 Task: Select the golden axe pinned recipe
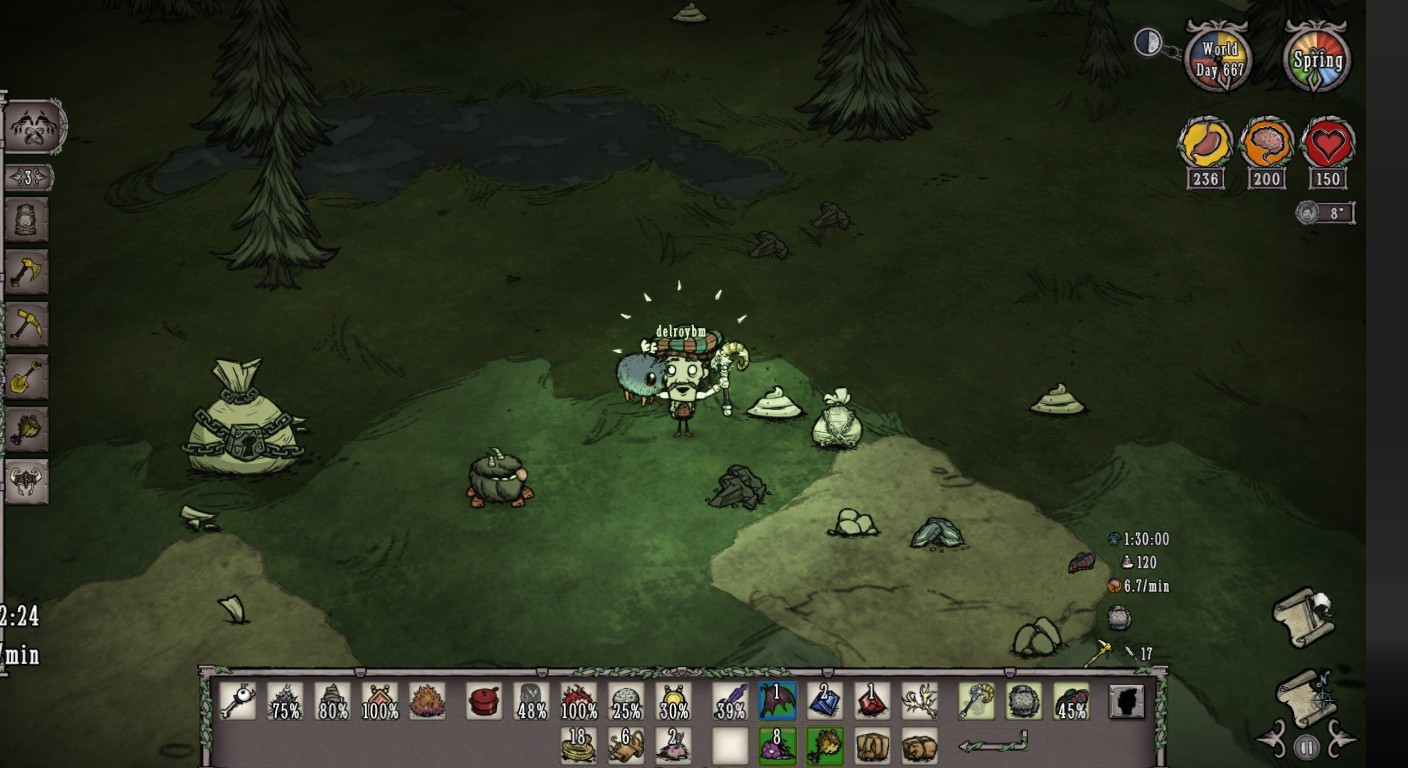tap(25, 271)
